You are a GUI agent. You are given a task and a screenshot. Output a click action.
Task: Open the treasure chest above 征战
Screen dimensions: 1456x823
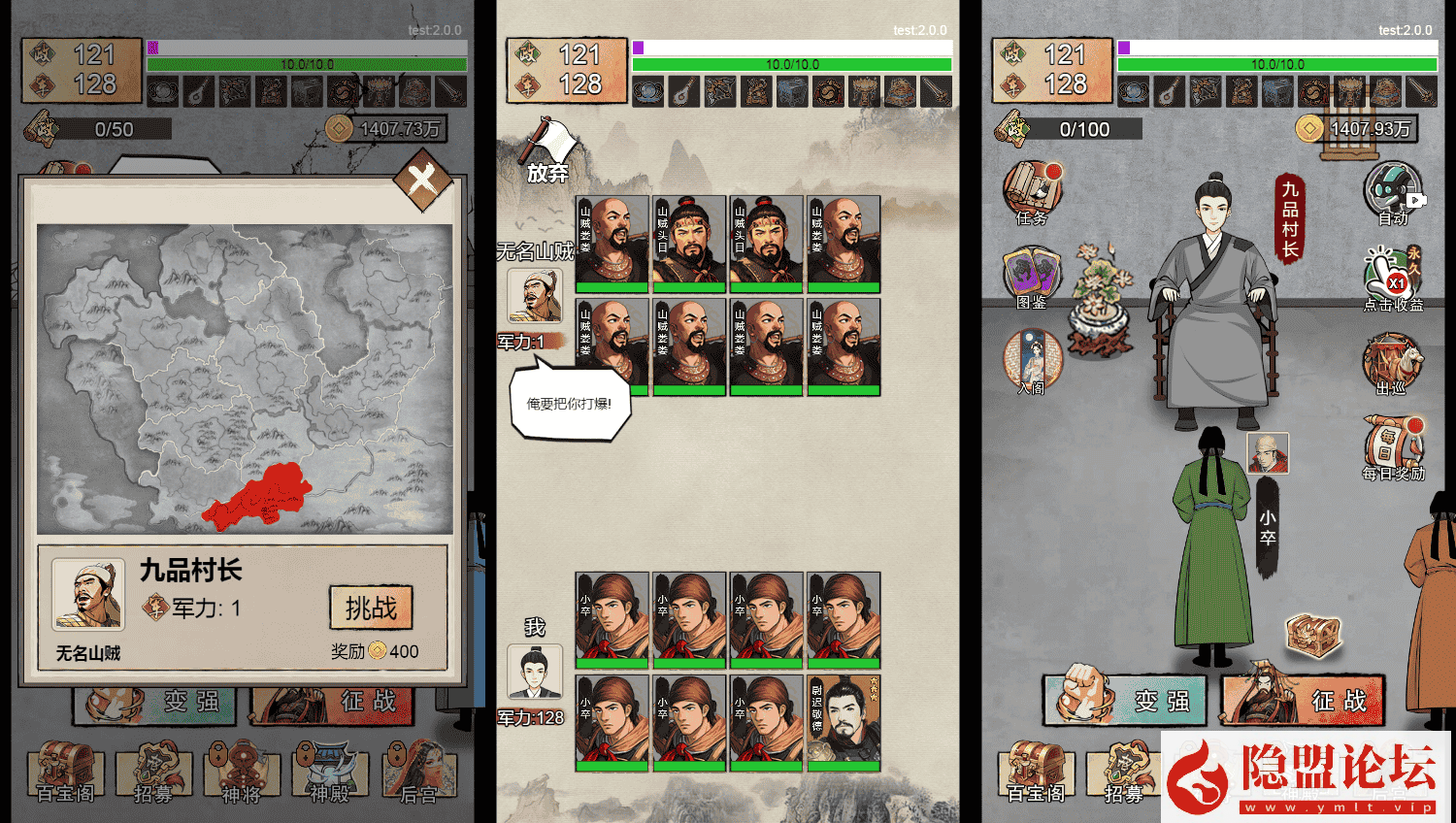pos(1313,634)
